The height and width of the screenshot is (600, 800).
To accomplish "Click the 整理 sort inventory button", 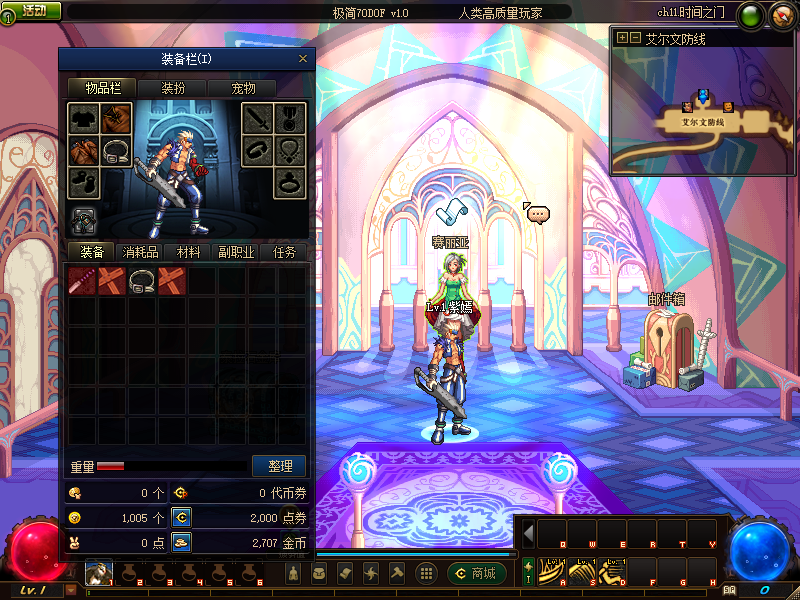I will pyautogui.click(x=280, y=466).
